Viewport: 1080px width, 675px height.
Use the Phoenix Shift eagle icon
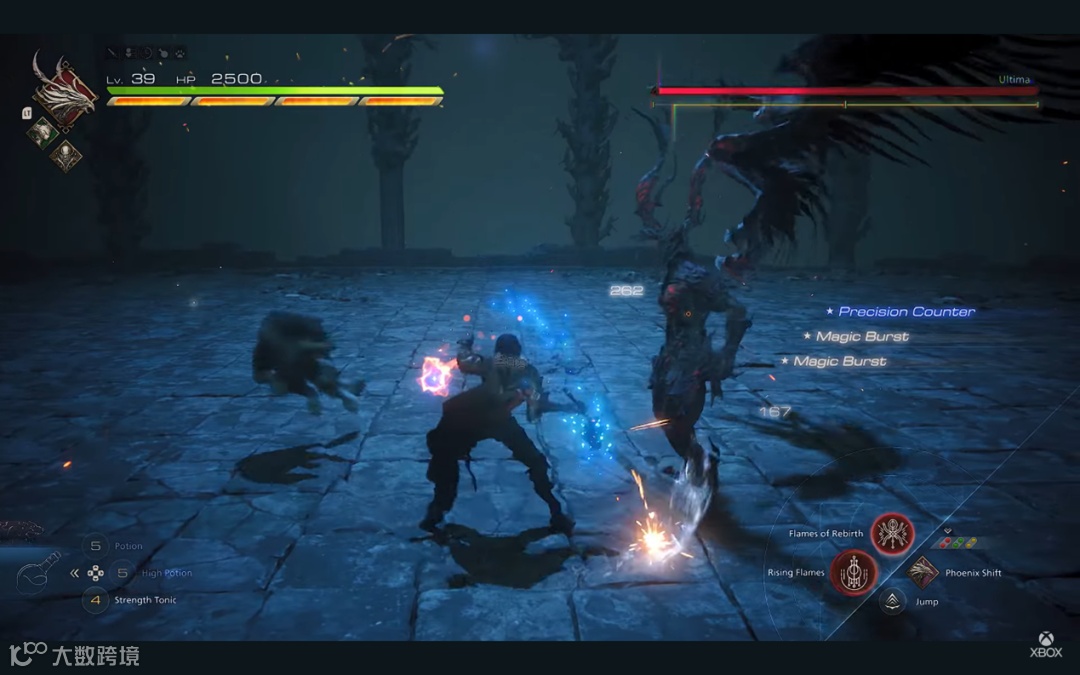click(923, 572)
